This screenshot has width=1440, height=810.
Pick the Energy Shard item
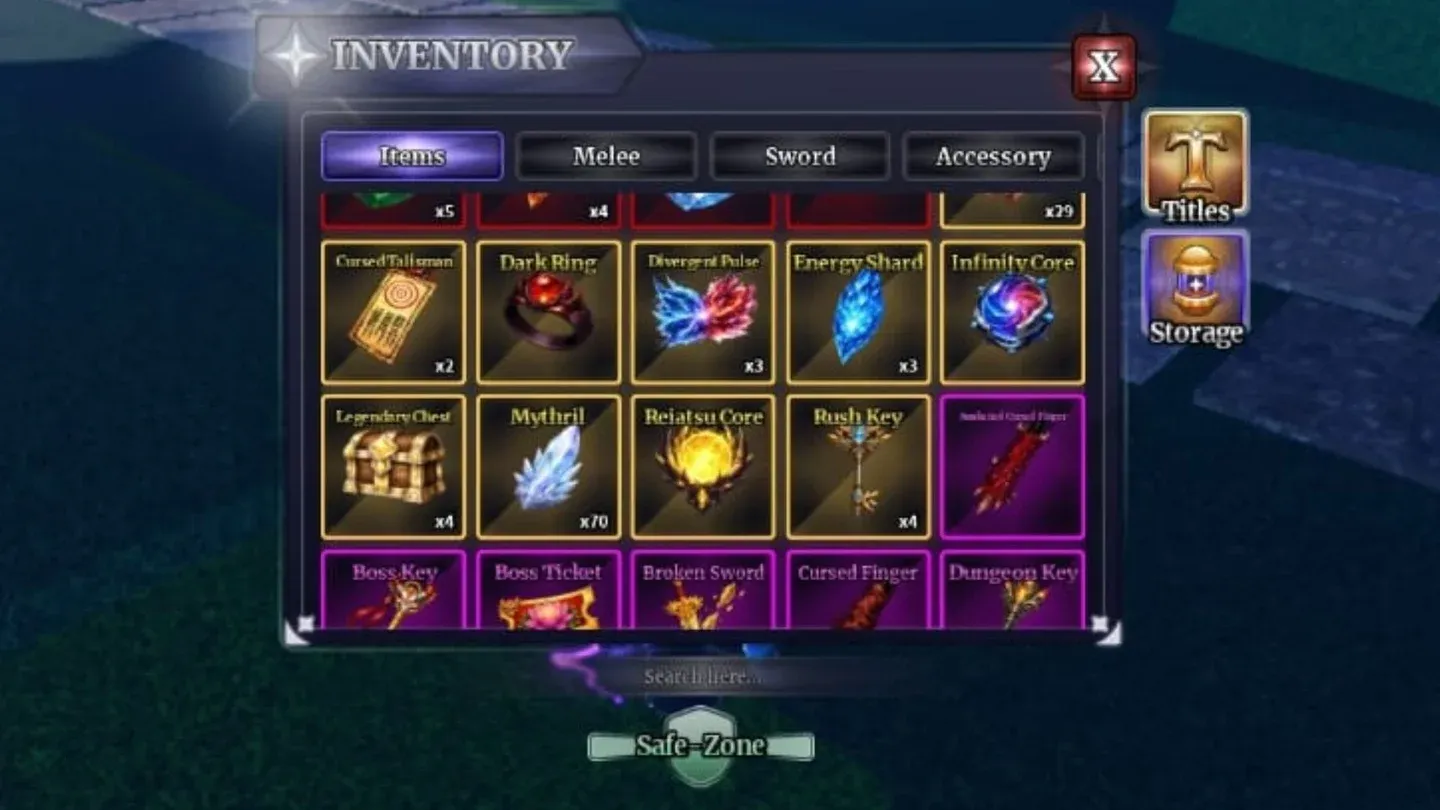pyautogui.click(x=857, y=312)
